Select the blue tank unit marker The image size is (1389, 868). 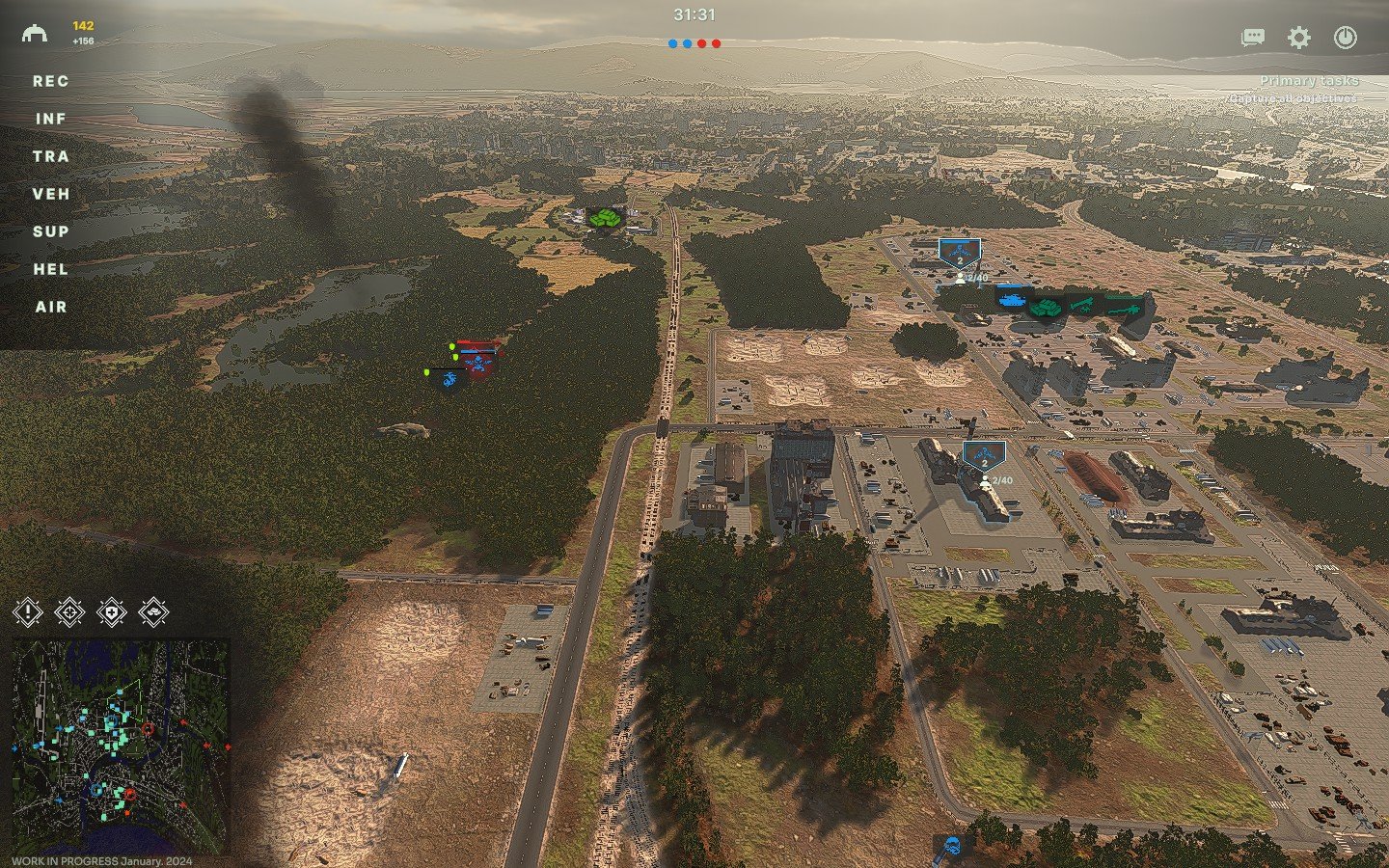pyautogui.click(x=1012, y=301)
